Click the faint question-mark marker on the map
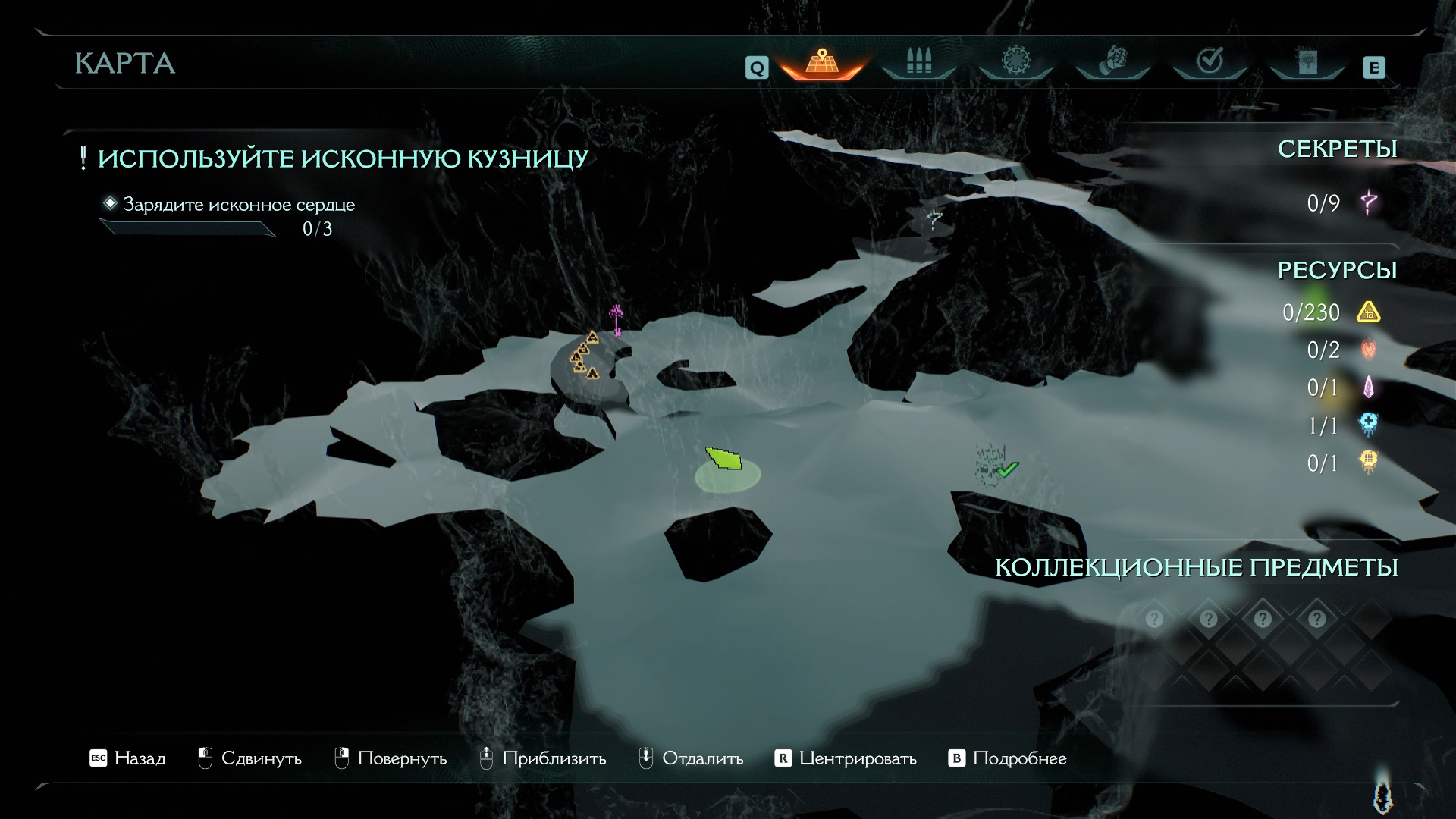Screen dimensions: 1456x819 coord(934,219)
